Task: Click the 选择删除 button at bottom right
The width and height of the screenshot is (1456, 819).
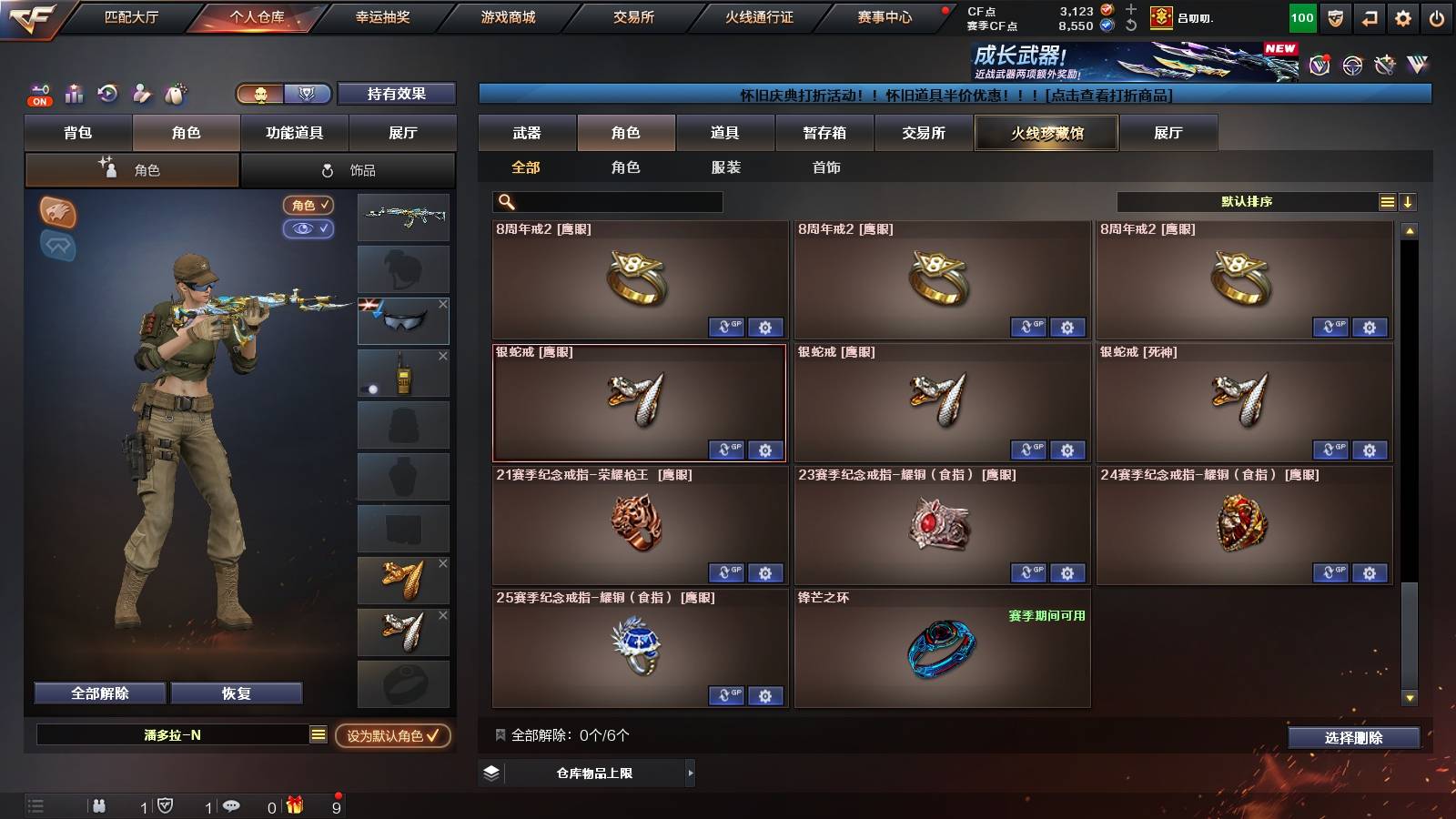Action: click(1353, 738)
